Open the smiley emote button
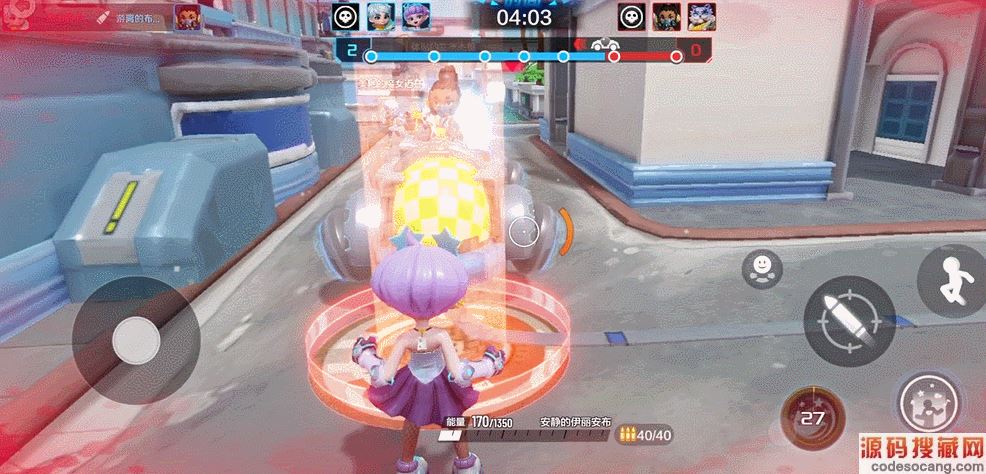 pos(762,268)
